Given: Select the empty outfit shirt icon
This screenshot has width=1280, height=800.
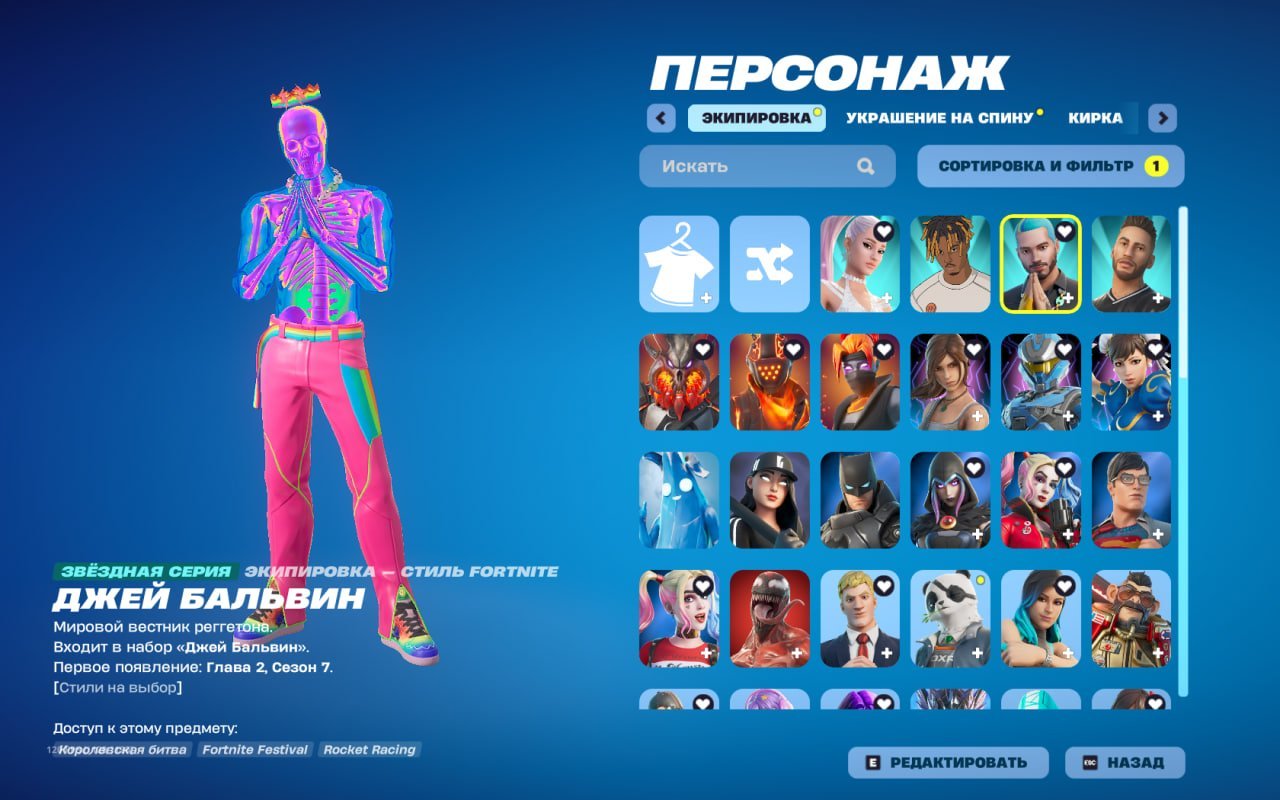Looking at the screenshot, I should [x=680, y=263].
